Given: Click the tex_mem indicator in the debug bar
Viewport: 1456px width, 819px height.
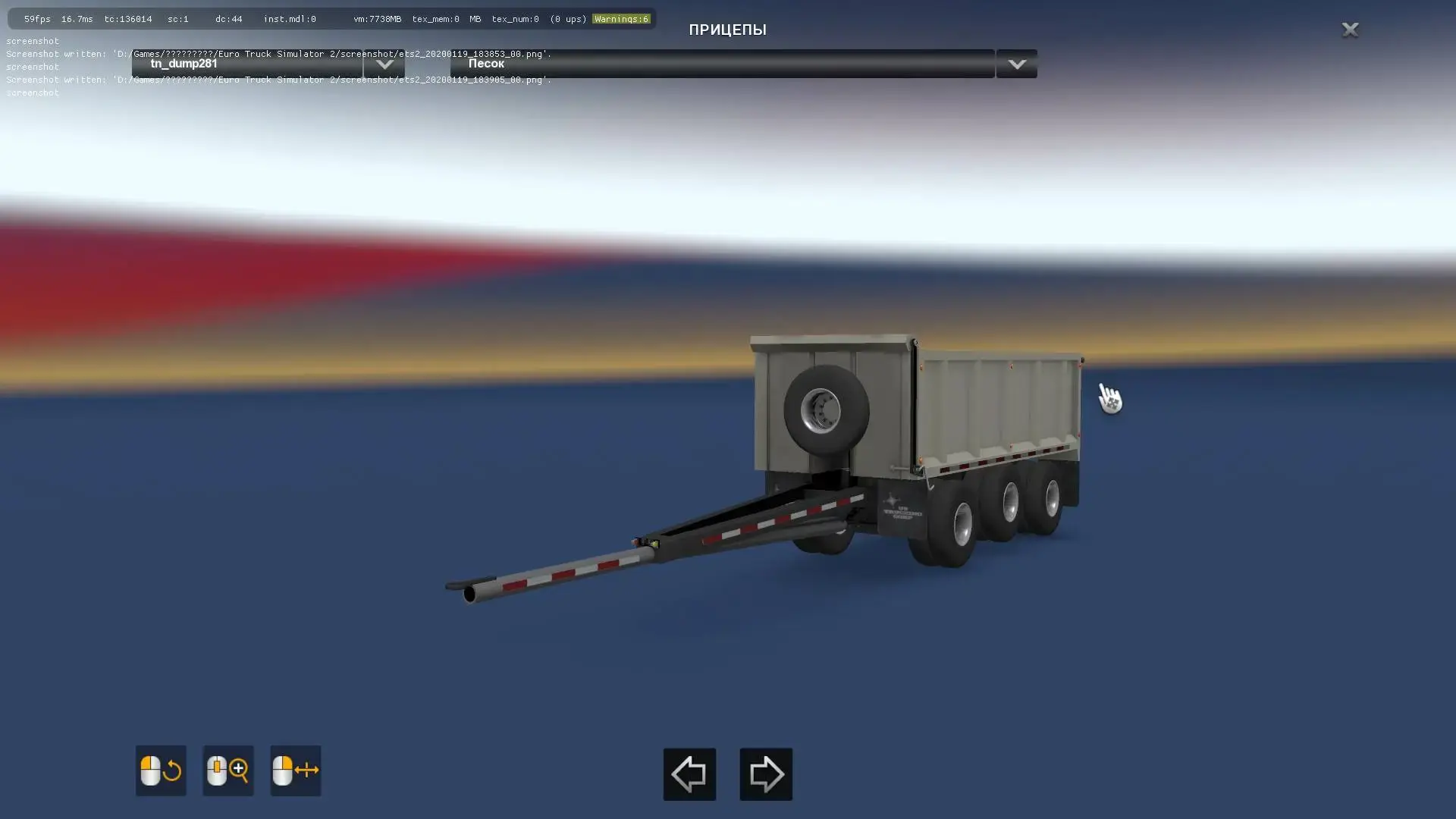Looking at the screenshot, I should (x=435, y=19).
